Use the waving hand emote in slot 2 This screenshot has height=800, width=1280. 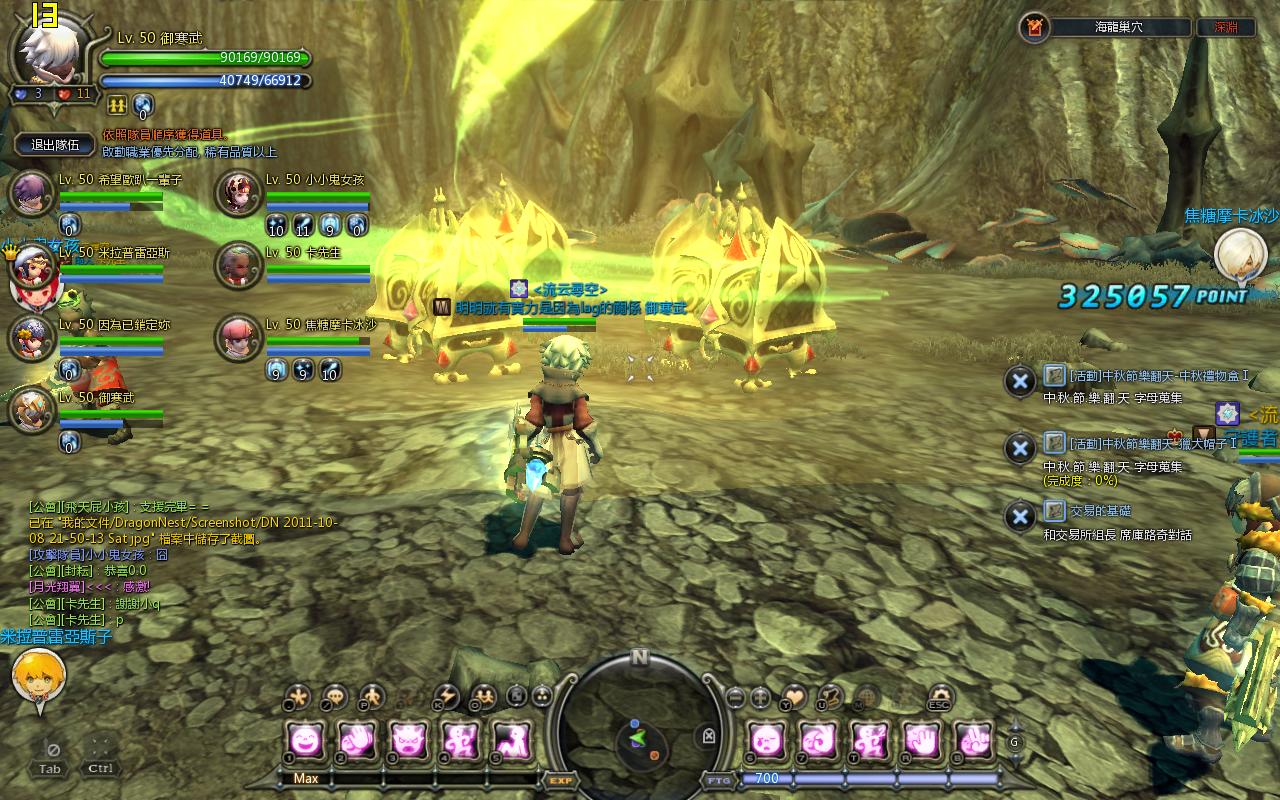[x=356, y=739]
